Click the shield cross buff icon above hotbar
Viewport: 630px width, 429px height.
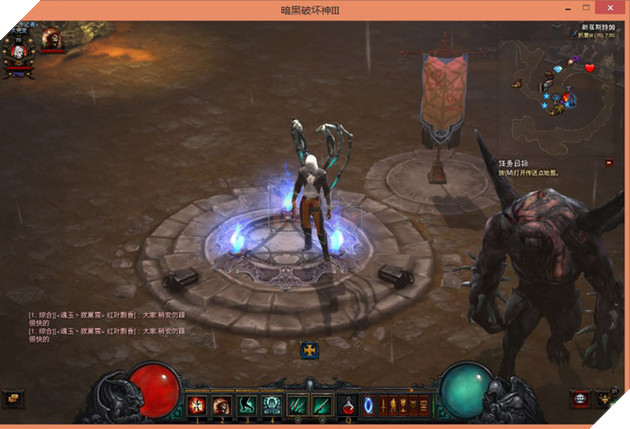(309, 350)
